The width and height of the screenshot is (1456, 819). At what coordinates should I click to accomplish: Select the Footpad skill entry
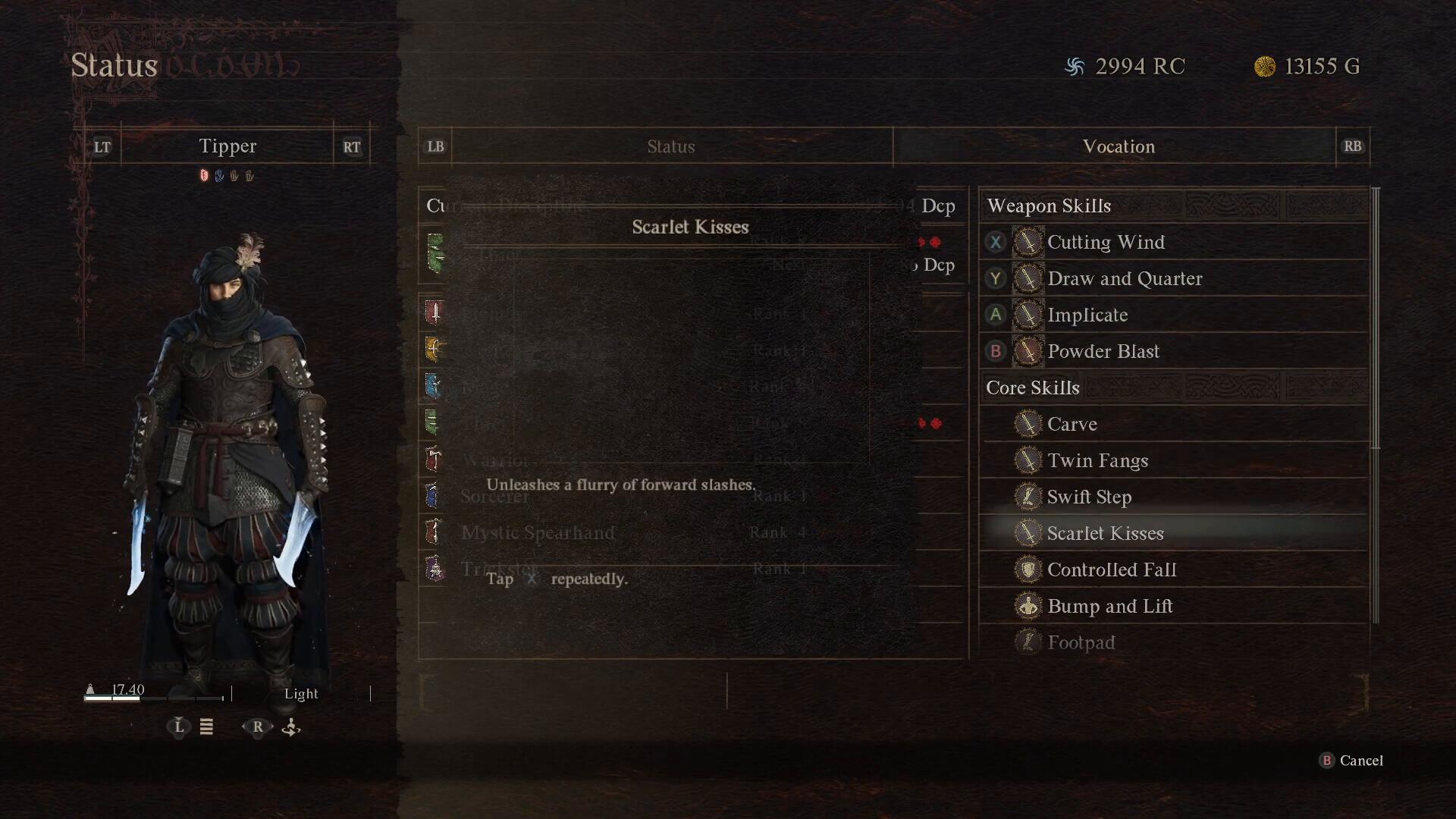(x=1081, y=643)
